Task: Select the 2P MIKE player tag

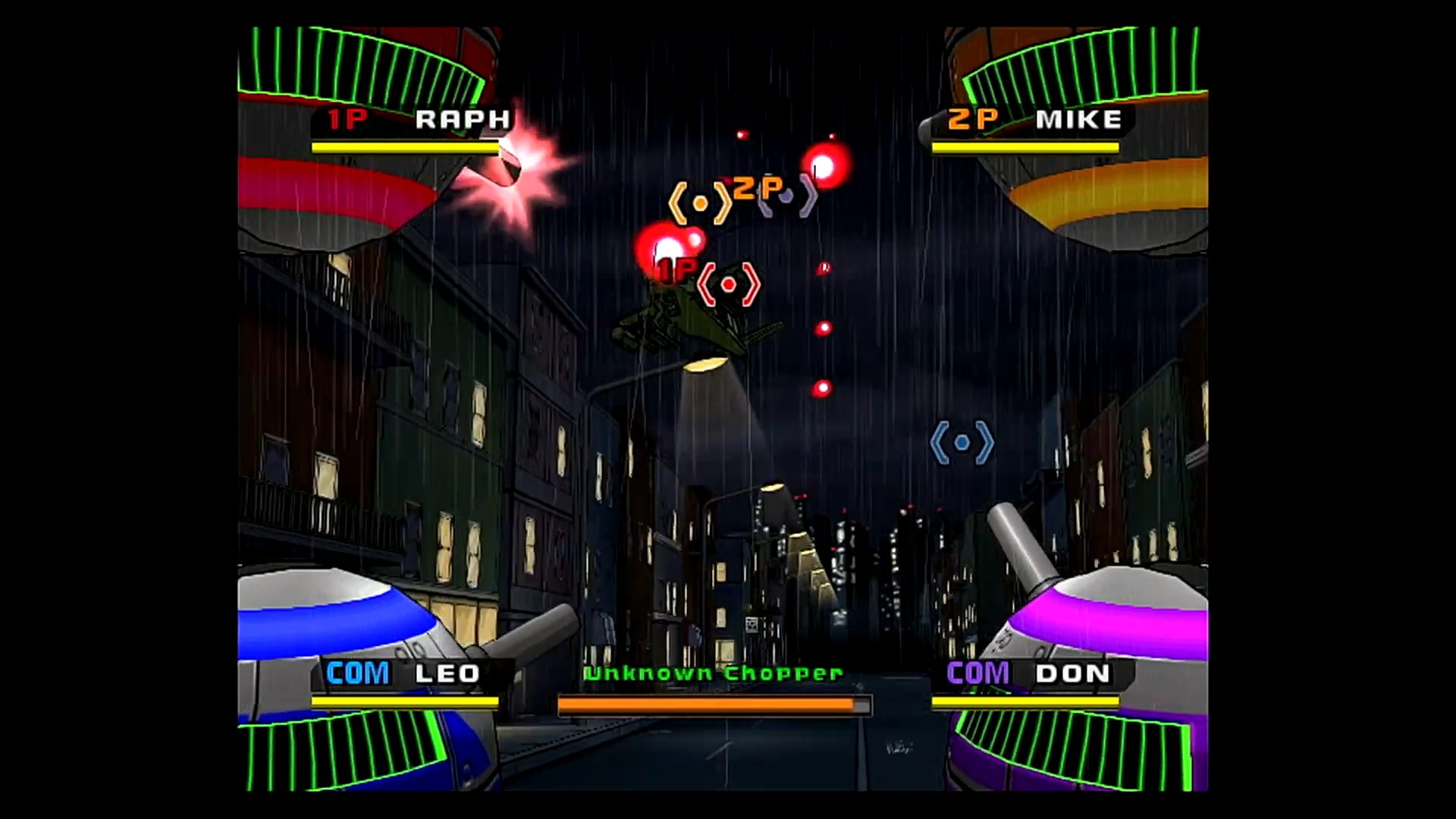Action: [x=1034, y=120]
